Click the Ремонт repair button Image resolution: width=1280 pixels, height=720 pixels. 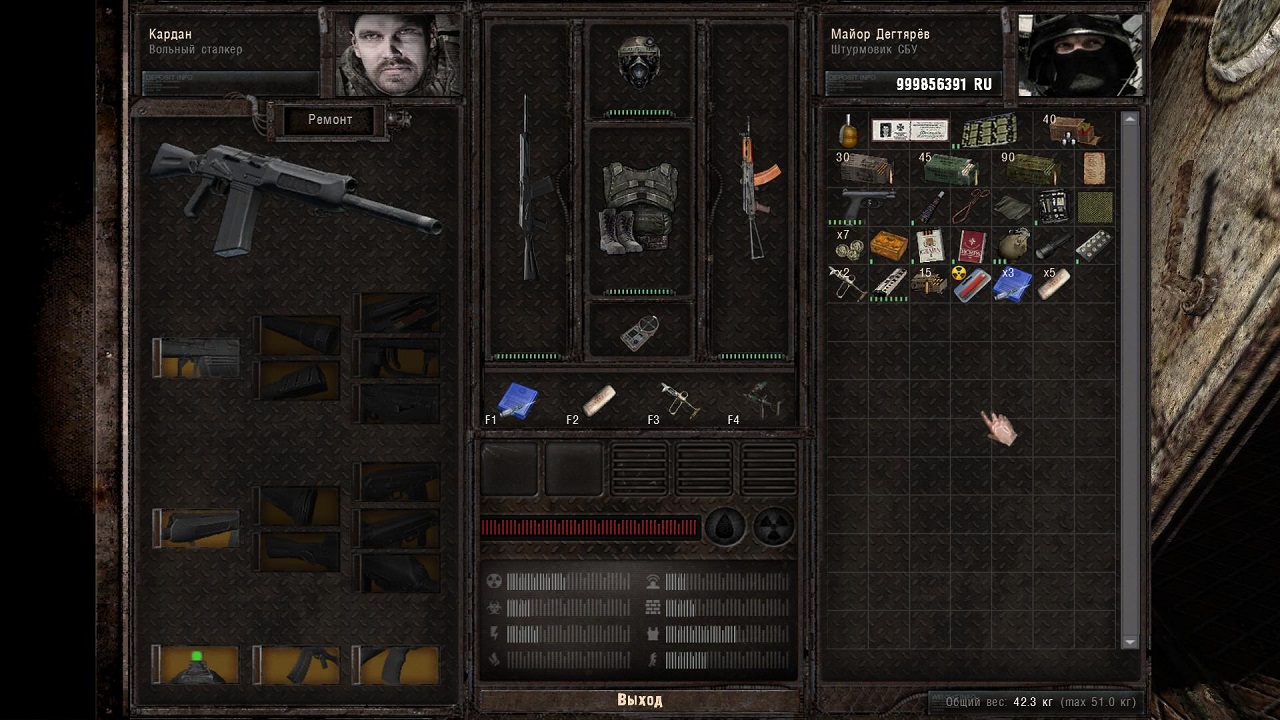pos(330,120)
